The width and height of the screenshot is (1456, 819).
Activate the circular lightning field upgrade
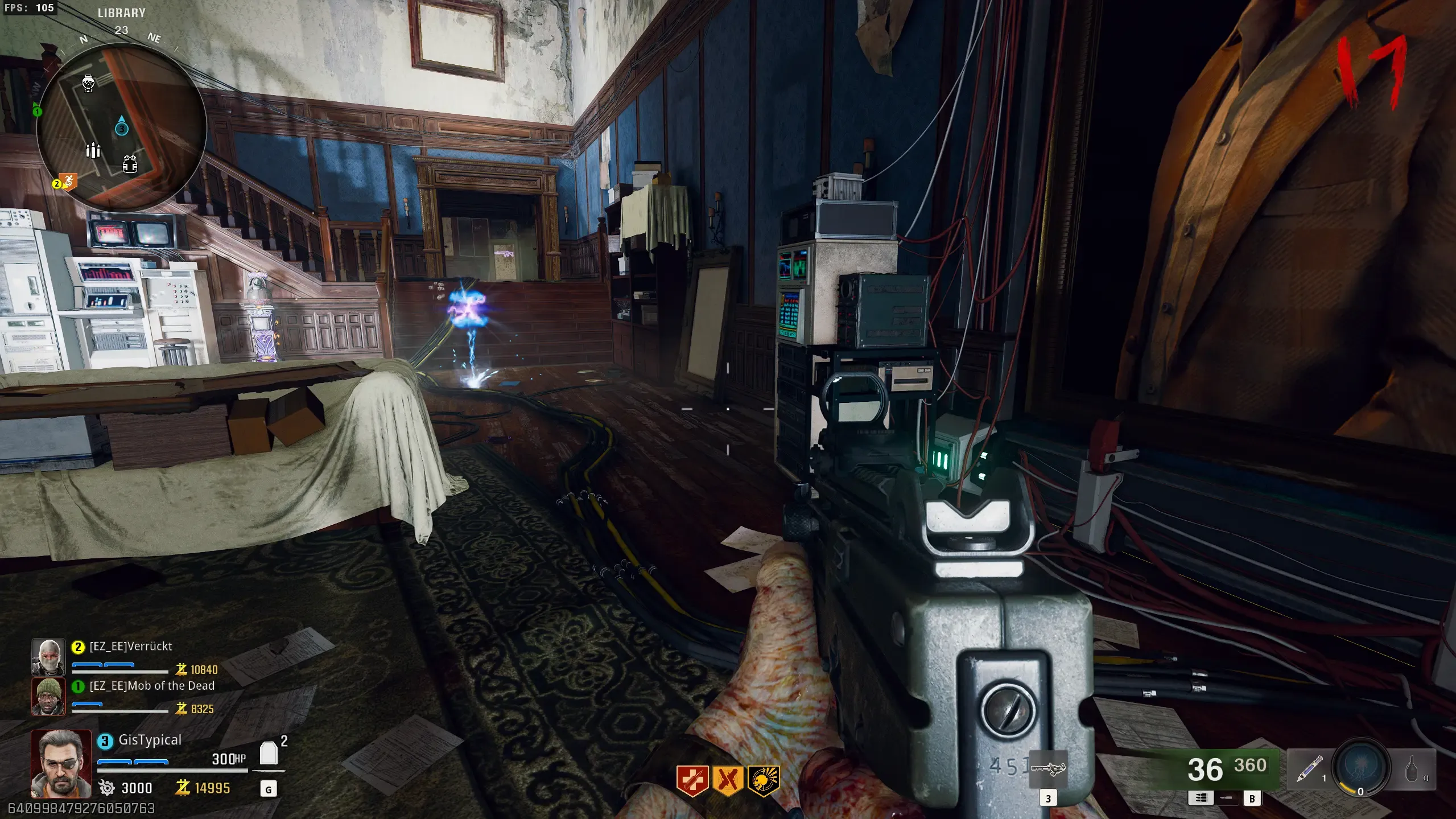click(1362, 768)
